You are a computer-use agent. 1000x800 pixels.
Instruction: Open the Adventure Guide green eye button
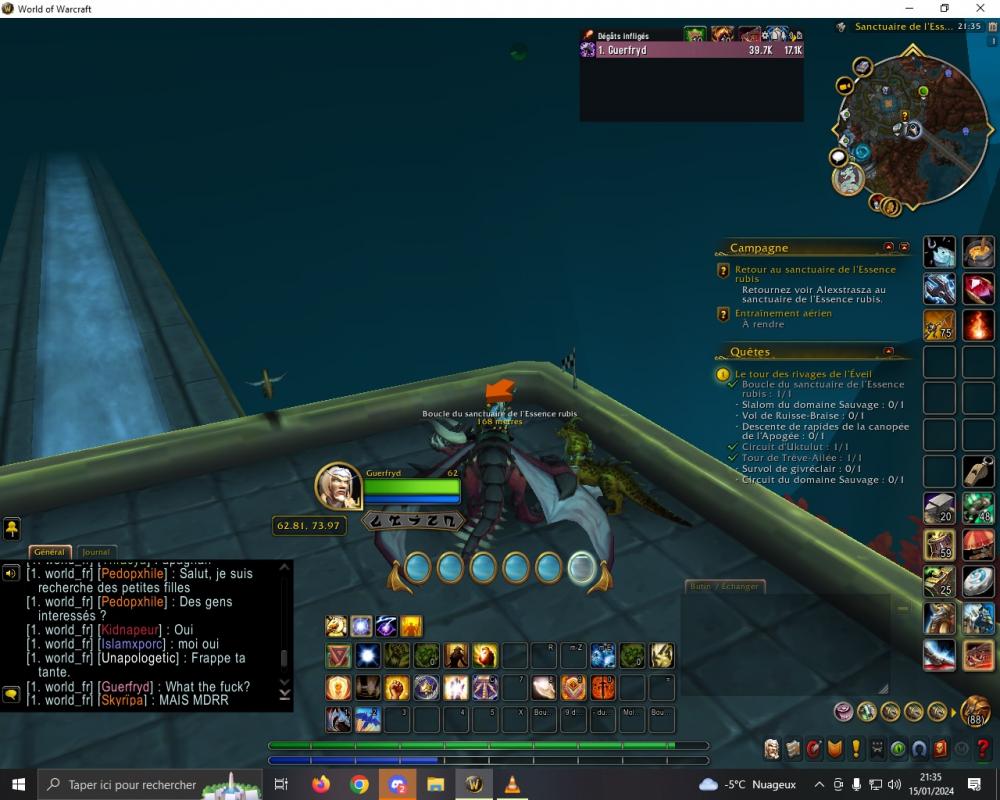[898, 748]
